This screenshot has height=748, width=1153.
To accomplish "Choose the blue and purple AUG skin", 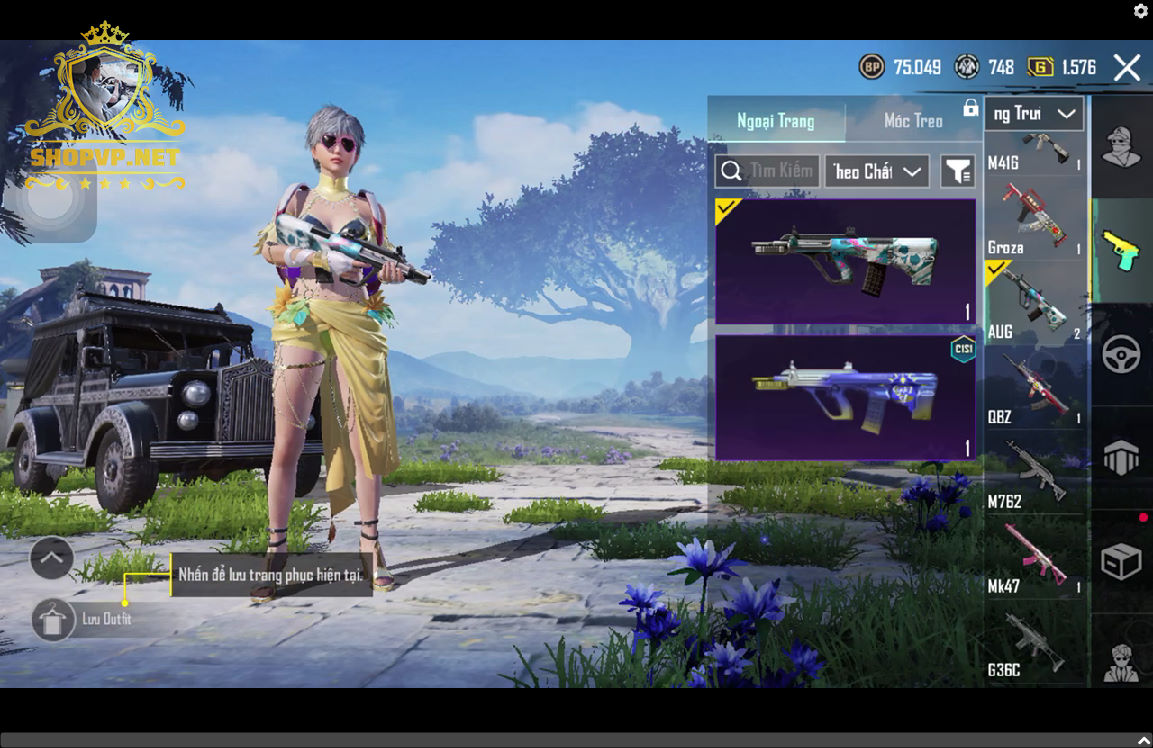I will (x=845, y=397).
